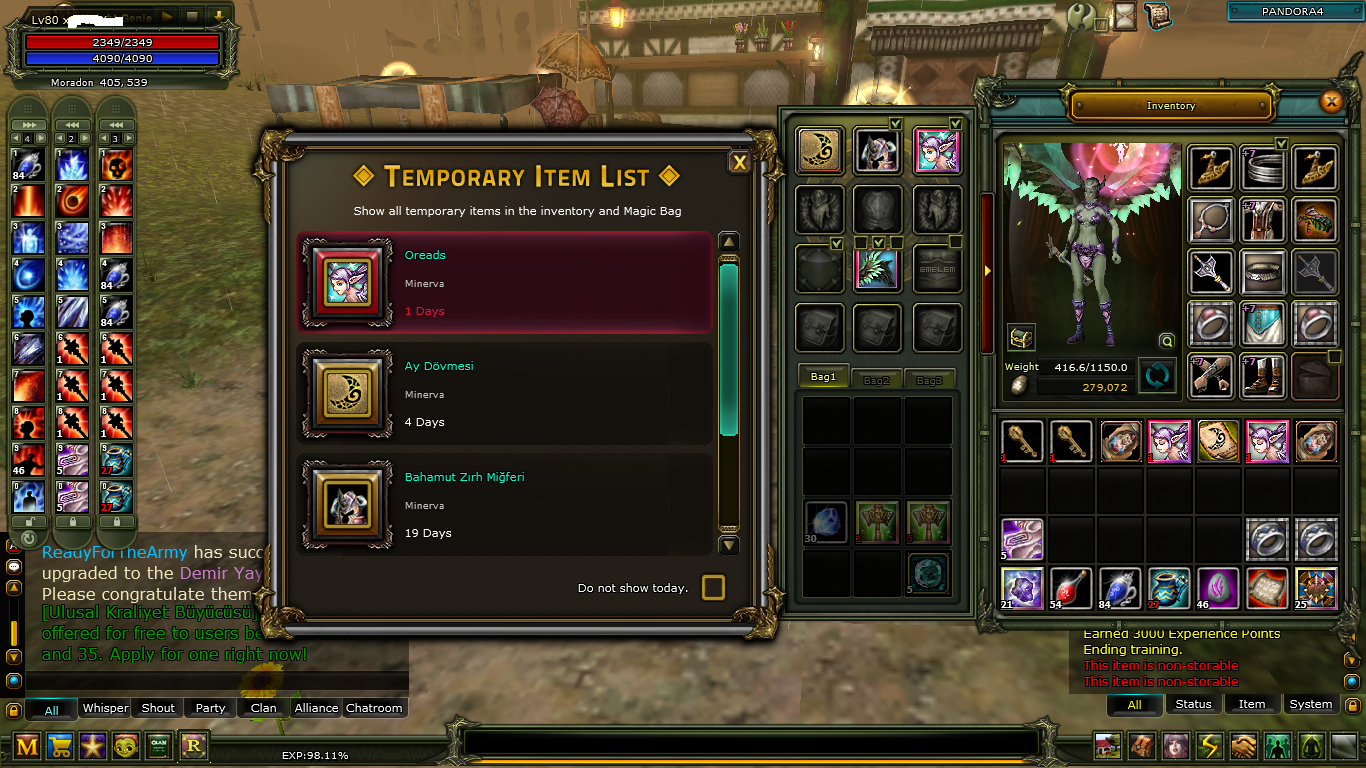
Task: Switch to the Bag2 tab
Action: coord(876,378)
